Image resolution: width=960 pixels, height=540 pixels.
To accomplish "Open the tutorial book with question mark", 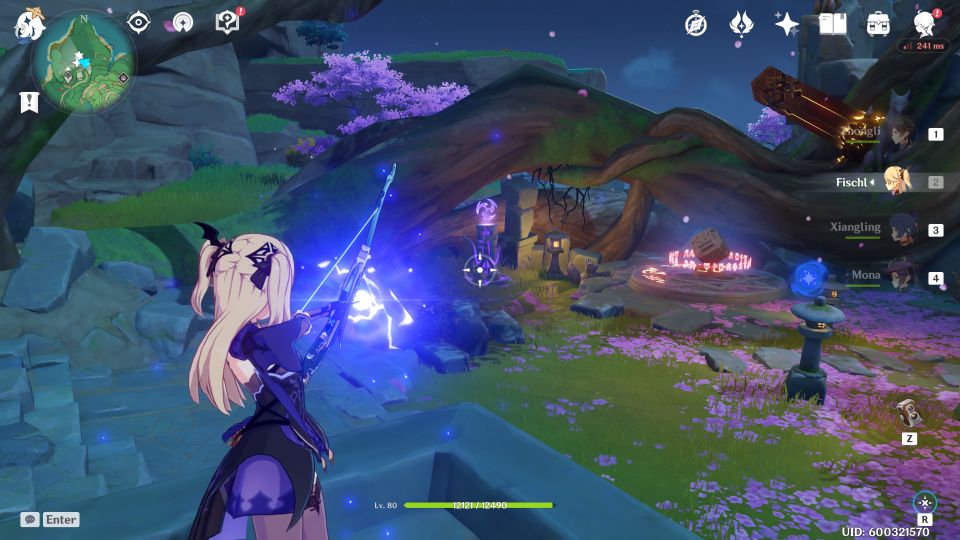I will [227, 22].
